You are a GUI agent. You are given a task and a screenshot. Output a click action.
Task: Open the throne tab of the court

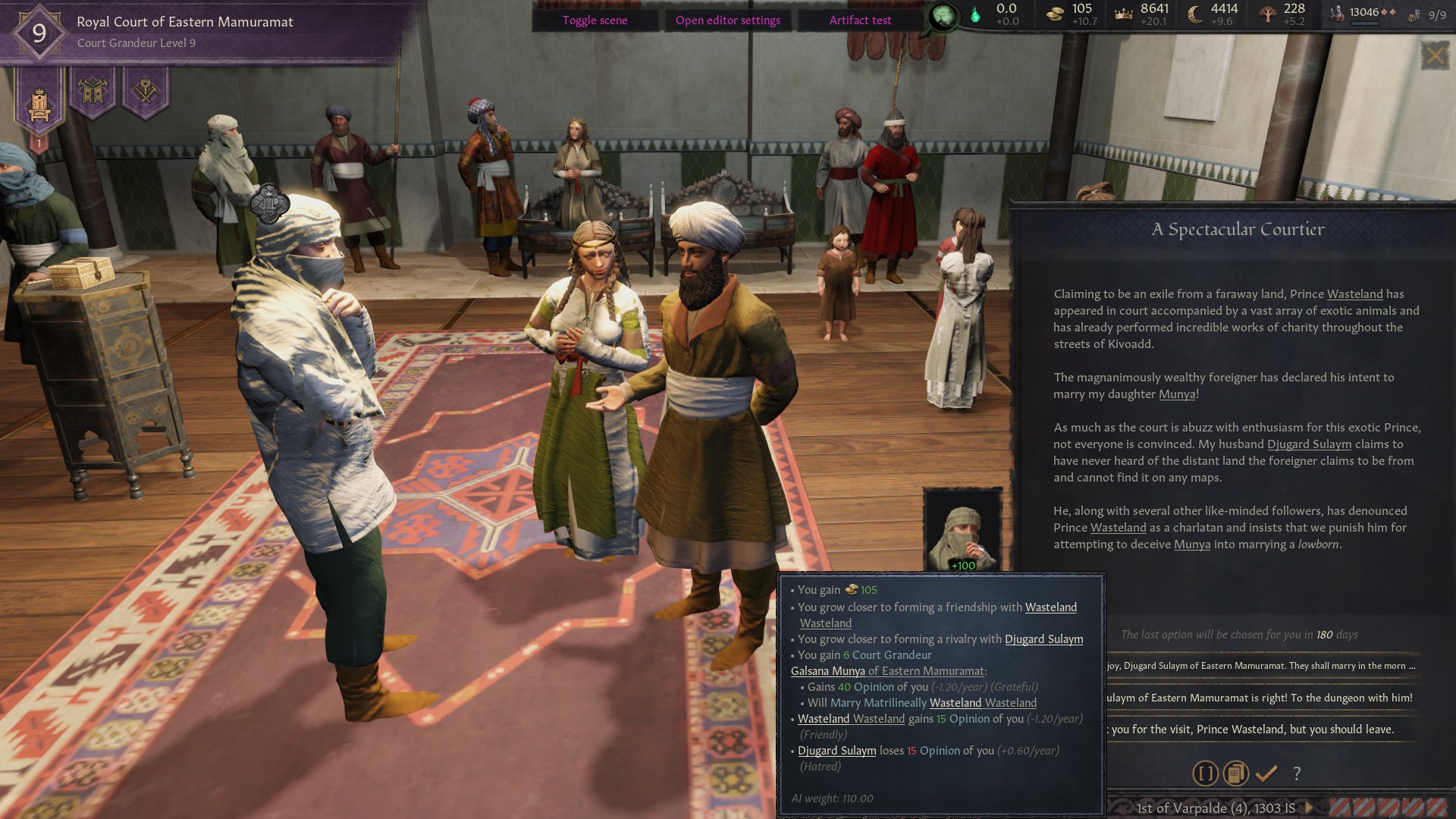pyautogui.click(x=39, y=102)
